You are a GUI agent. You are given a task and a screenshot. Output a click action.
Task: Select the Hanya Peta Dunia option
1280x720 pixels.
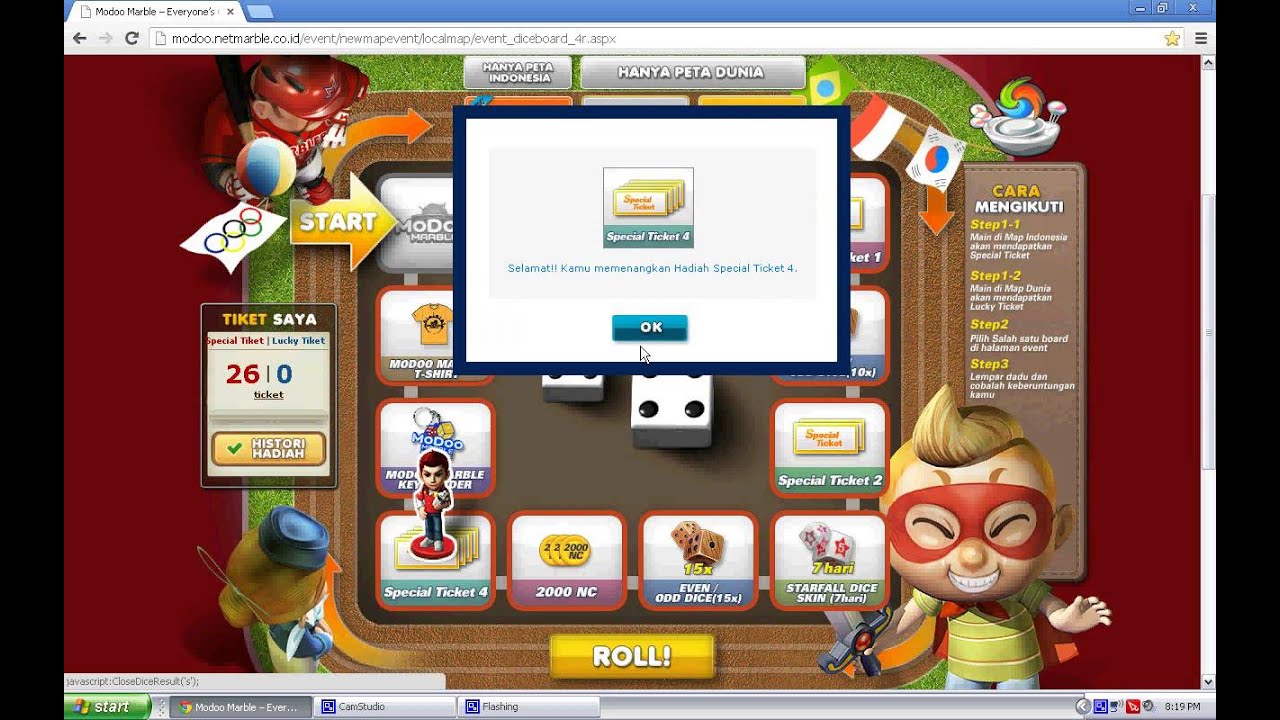point(692,71)
